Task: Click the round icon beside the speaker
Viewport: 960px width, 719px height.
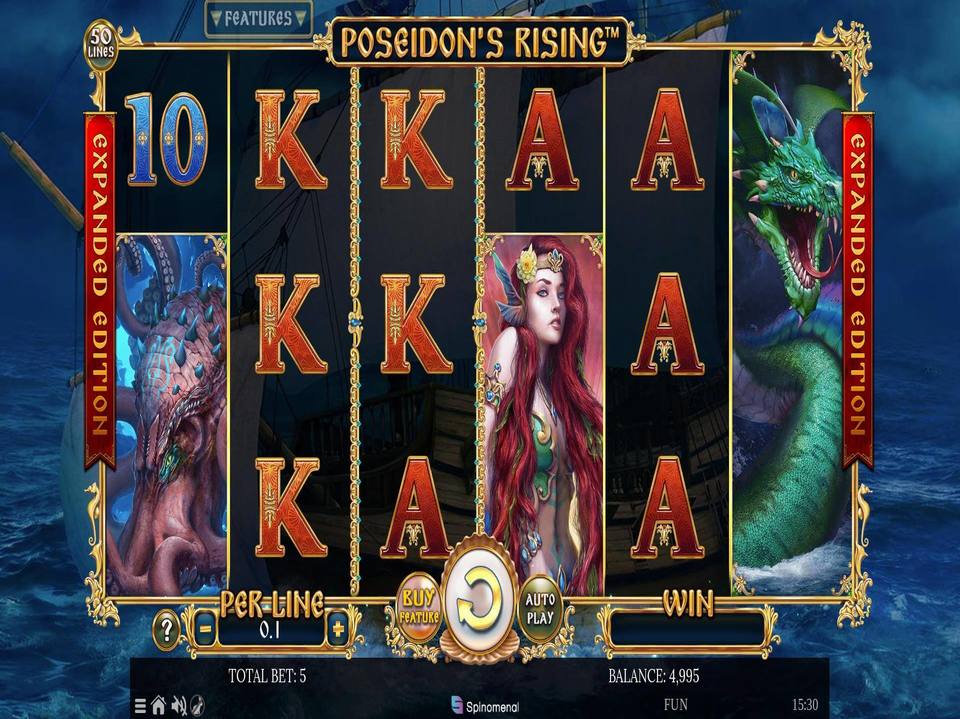Action: coord(197,704)
